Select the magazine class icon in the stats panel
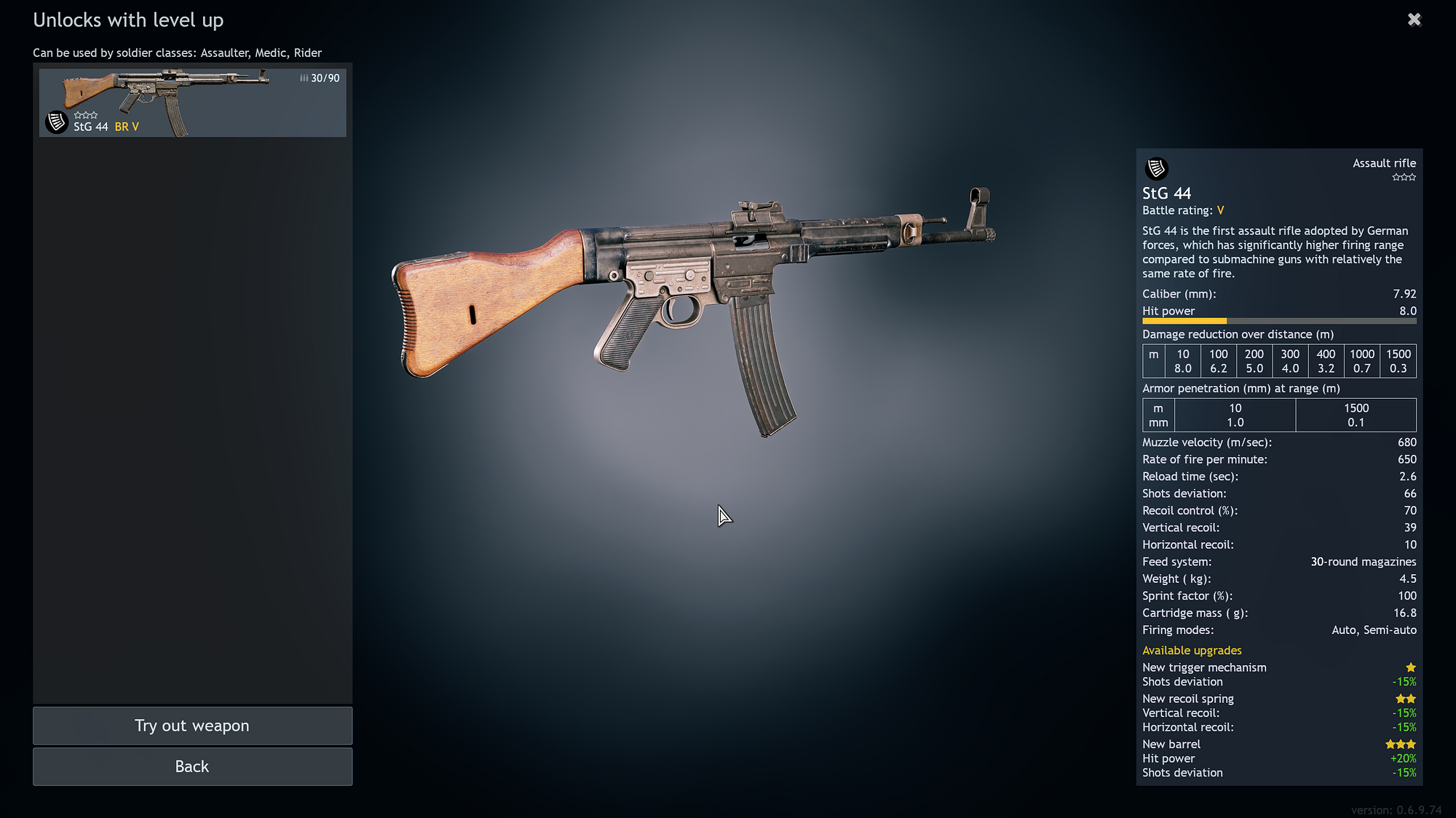Screen dimensions: 1456x818 pyautogui.click(x=1157, y=168)
